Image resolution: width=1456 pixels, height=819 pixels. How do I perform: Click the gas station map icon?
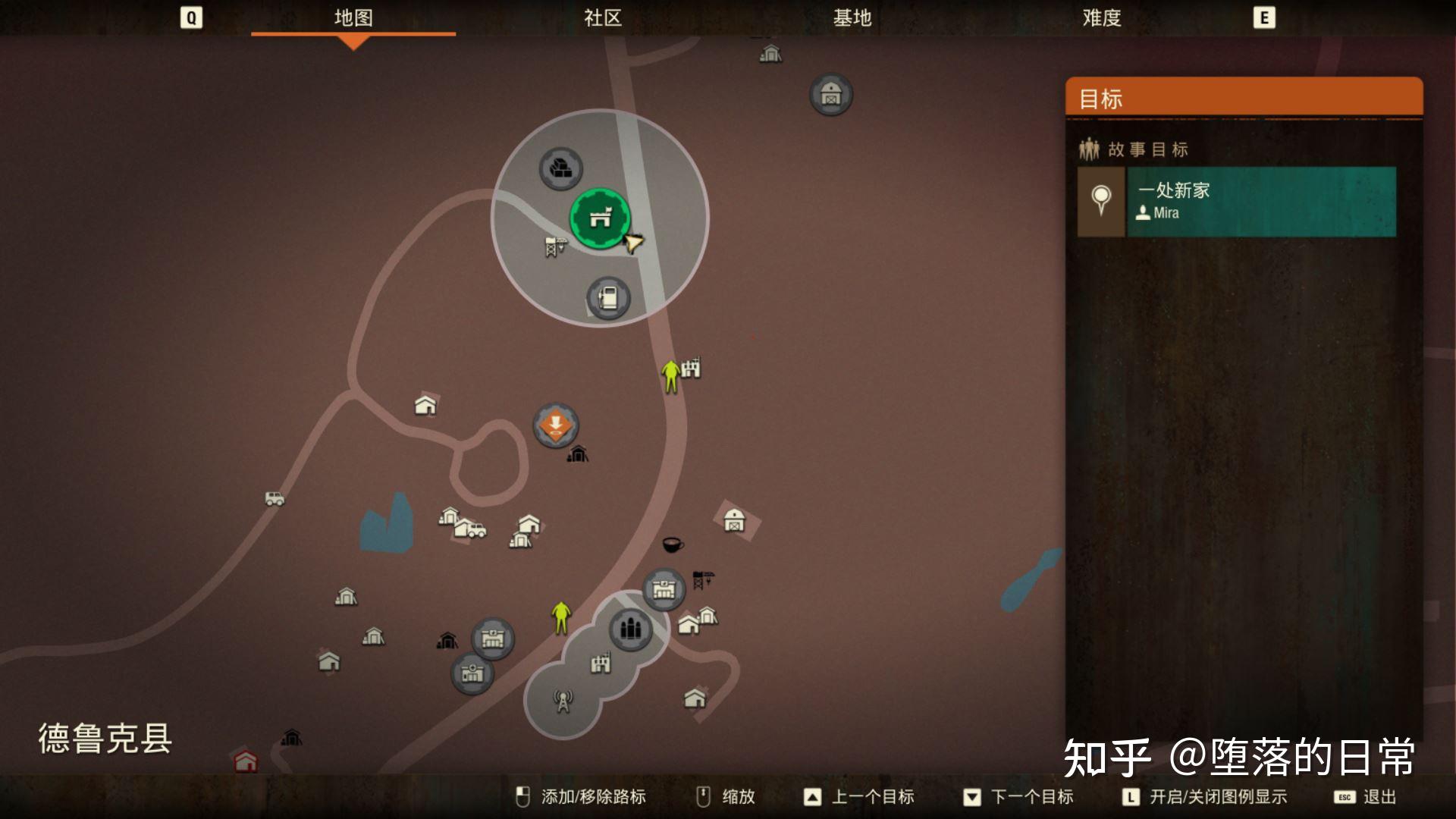[x=607, y=298]
